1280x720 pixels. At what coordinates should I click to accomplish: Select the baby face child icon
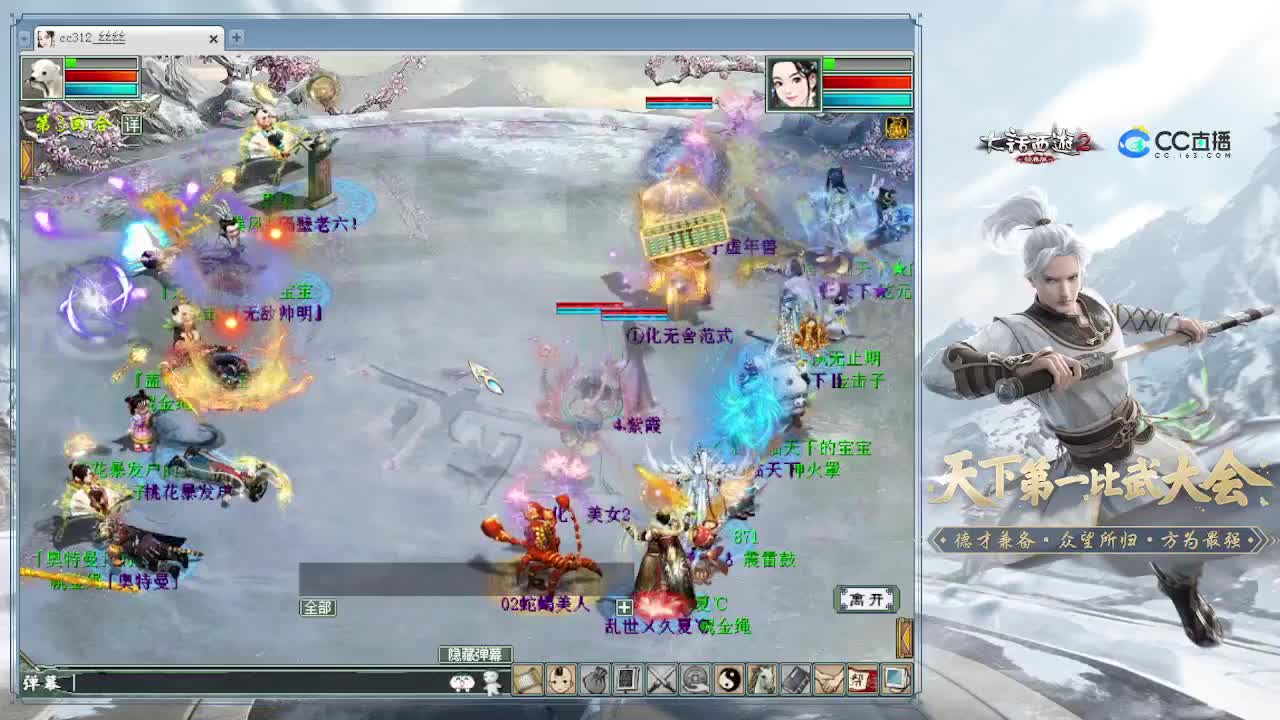pos(558,681)
